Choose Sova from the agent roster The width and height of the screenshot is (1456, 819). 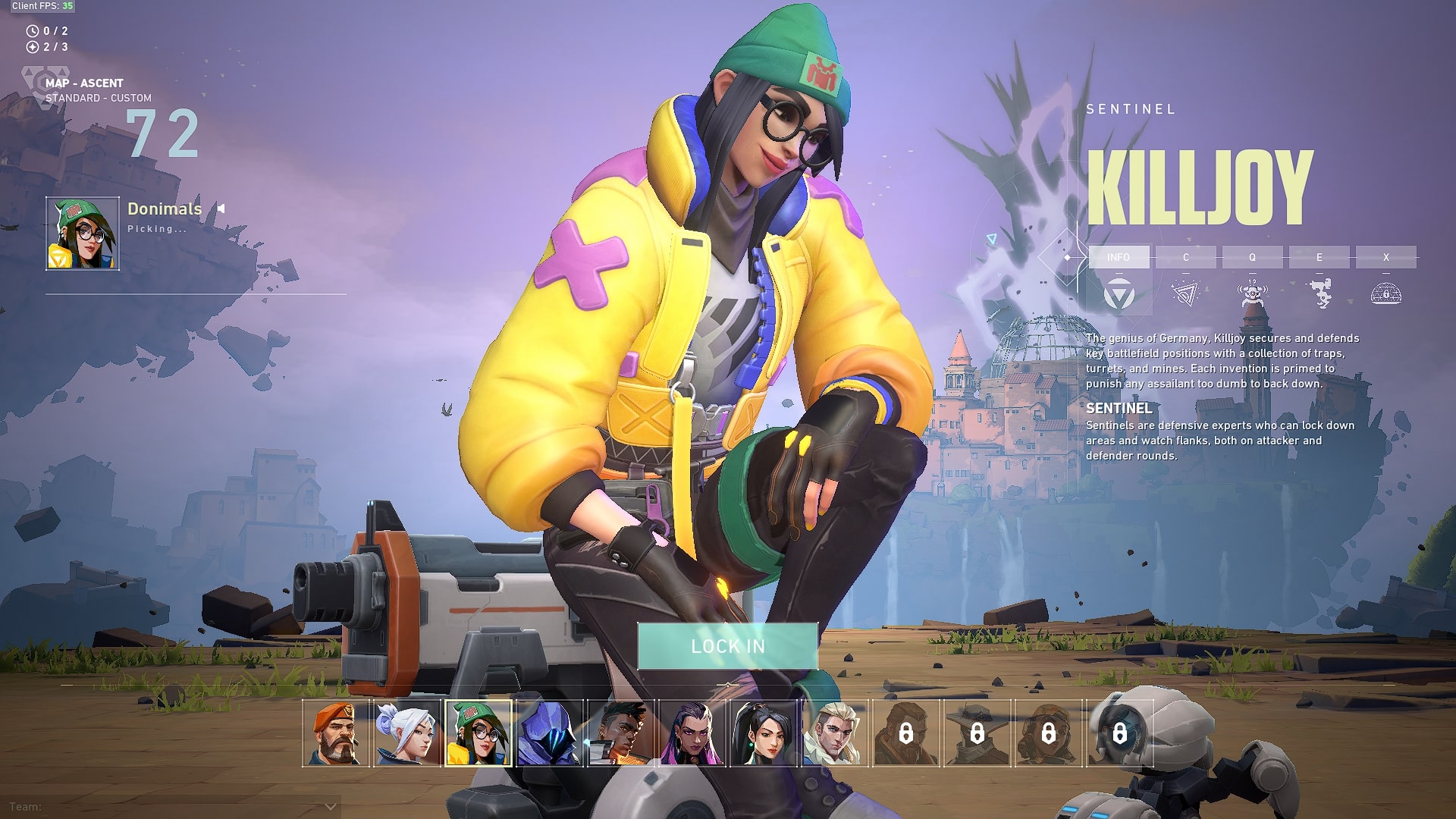[834, 733]
